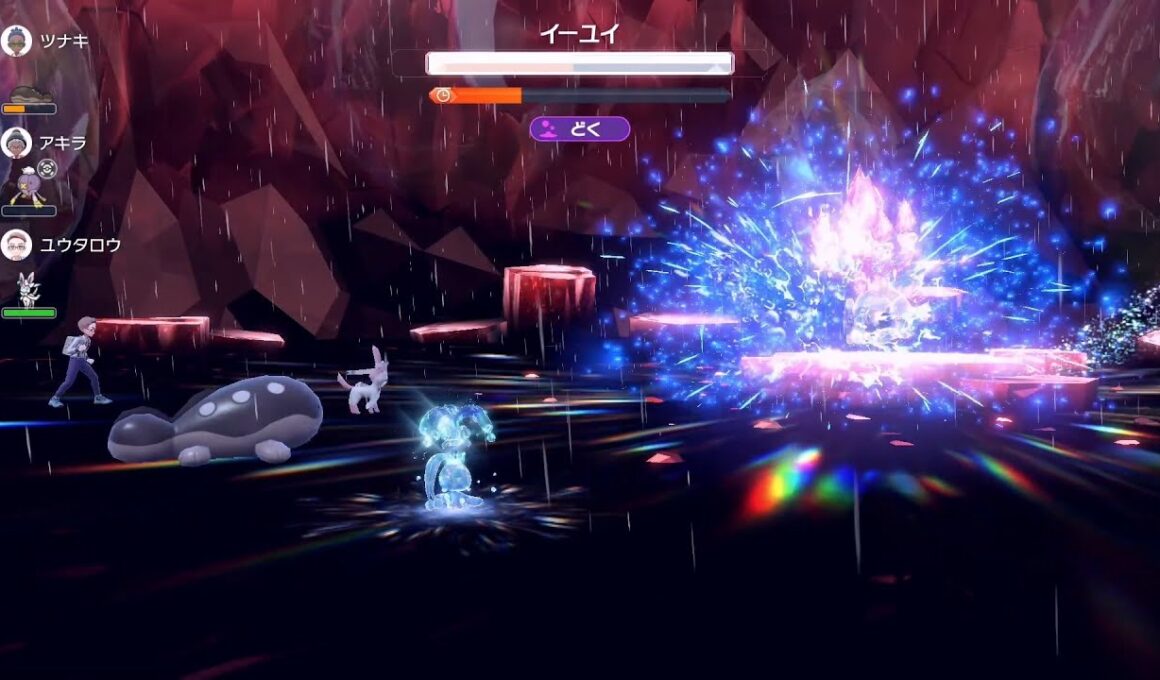The image size is (1160, 680).
Task: Click the round badge beside Drifblim
Action: pyautogui.click(x=47, y=168)
